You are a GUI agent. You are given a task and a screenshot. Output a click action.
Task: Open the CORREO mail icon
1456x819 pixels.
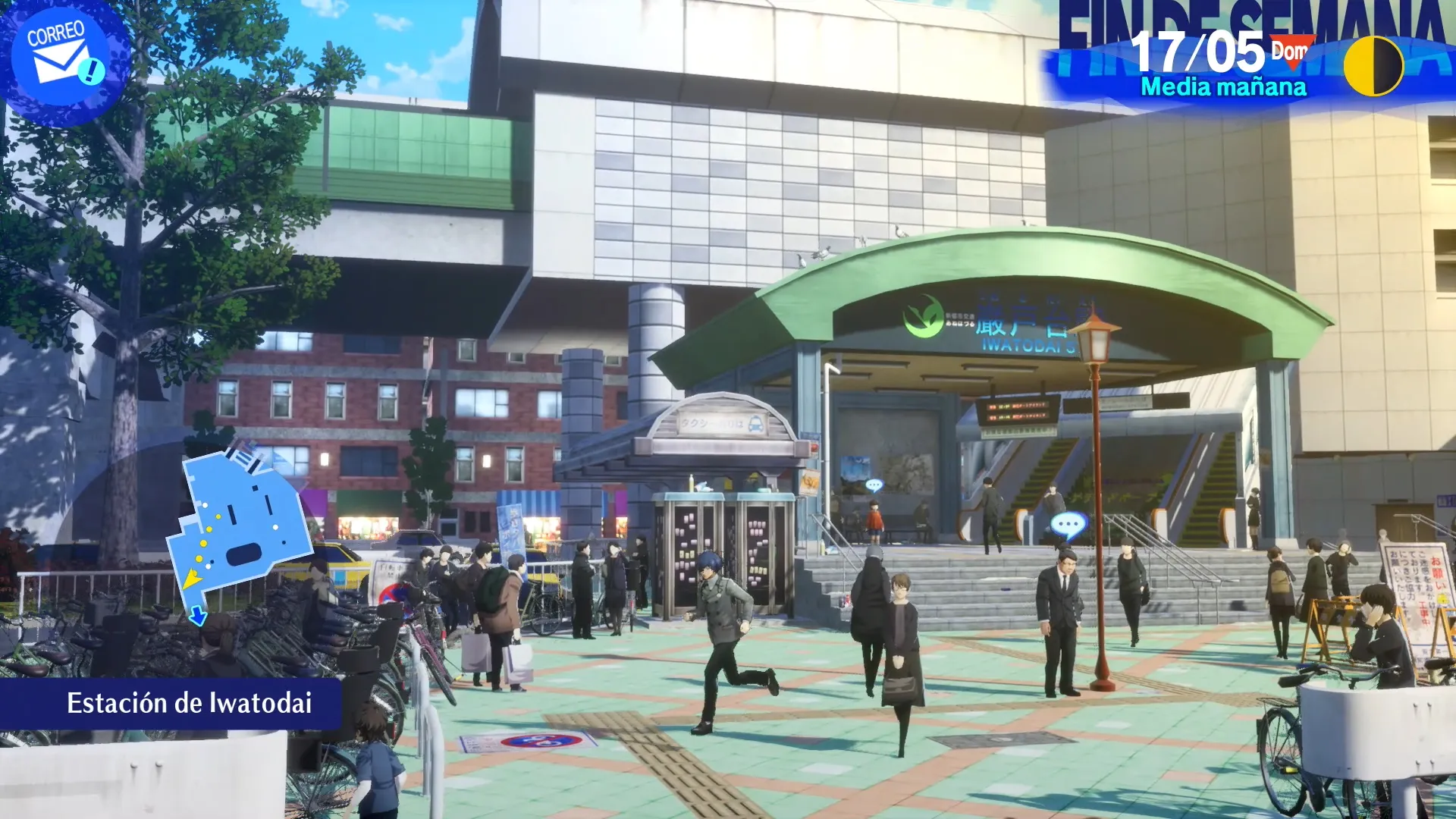[x=61, y=53]
